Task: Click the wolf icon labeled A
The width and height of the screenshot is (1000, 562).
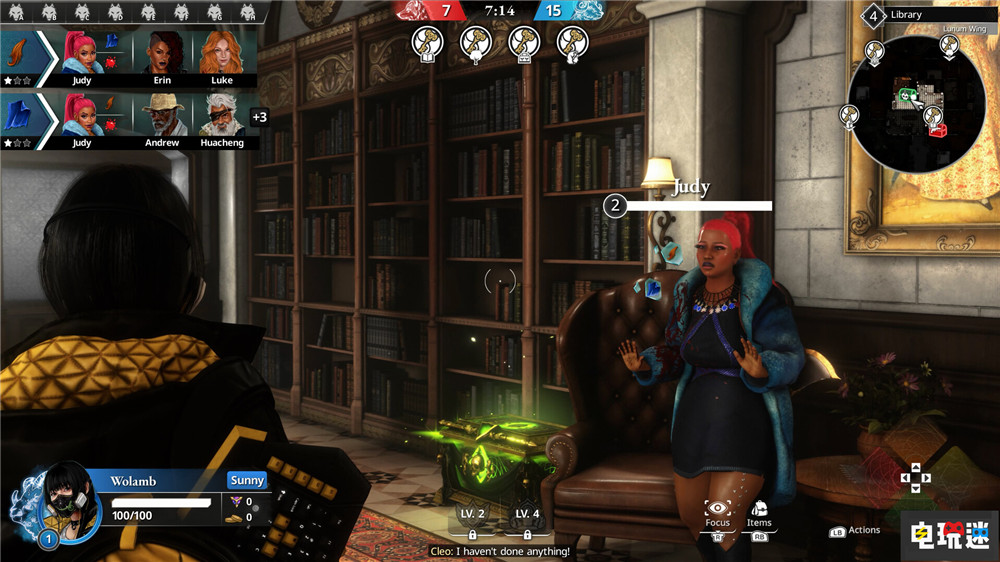Action: [x=17, y=13]
